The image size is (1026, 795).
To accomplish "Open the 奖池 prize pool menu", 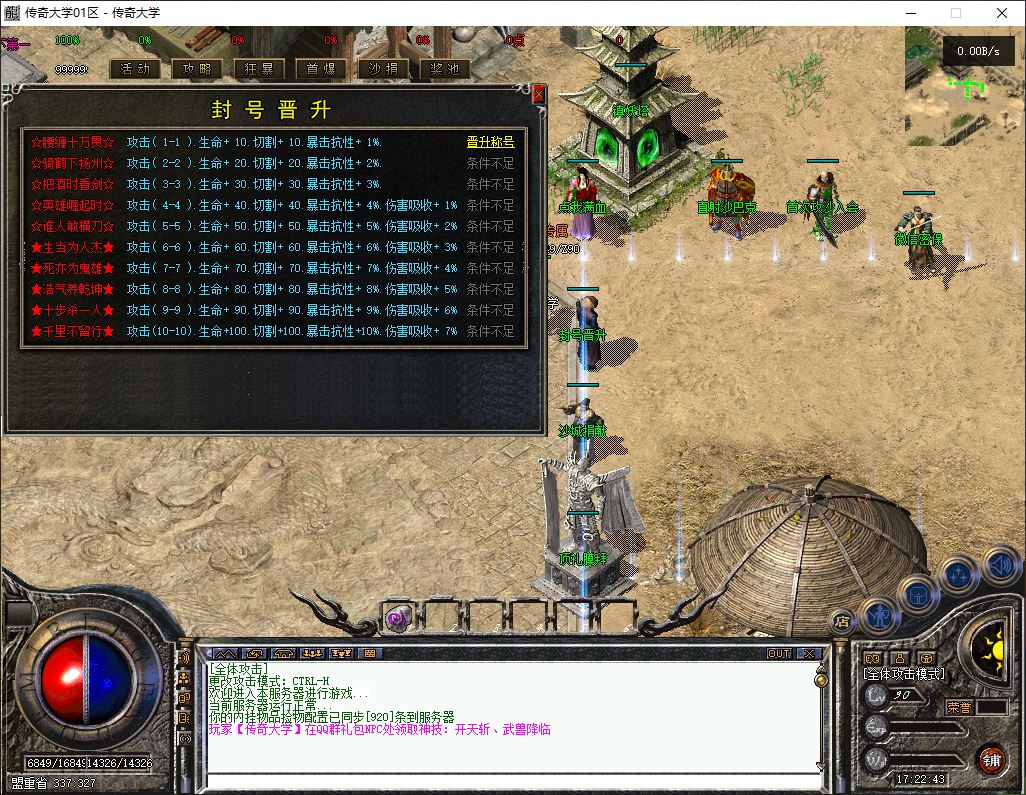I will coord(445,69).
